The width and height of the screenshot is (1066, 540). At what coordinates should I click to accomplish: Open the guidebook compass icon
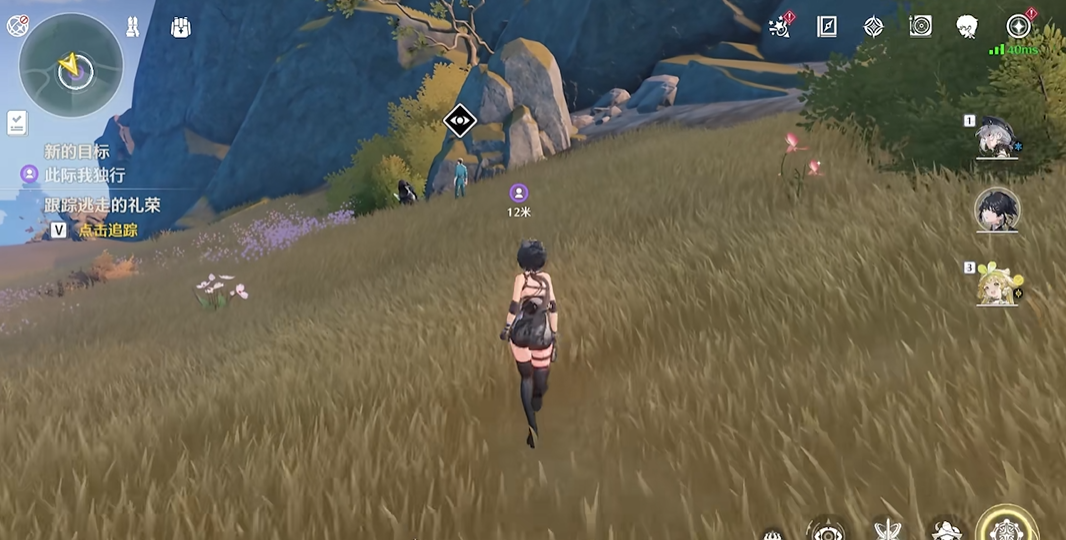(826, 26)
